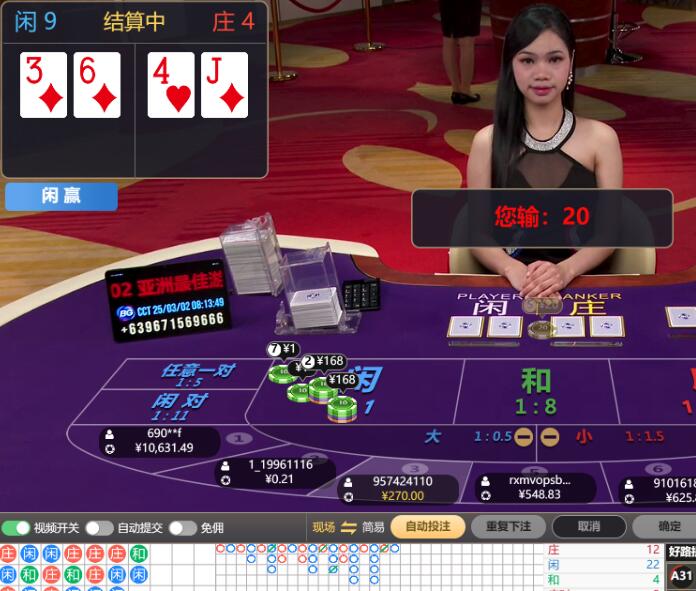696x591 pixels.
Task: Open the 好路 good road panel
Action: pyautogui.click(x=681, y=550)
